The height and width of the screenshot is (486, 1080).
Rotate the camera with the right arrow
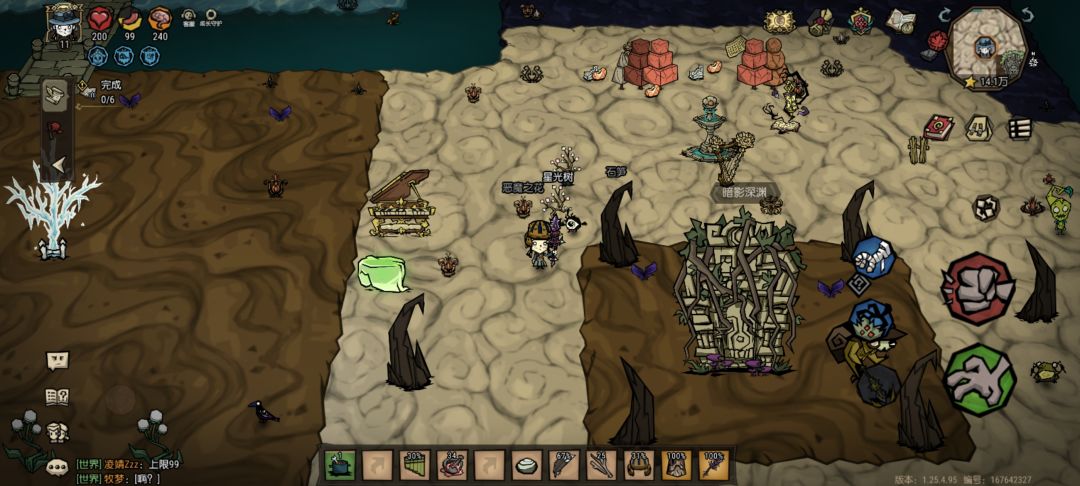click(1026, 15)
